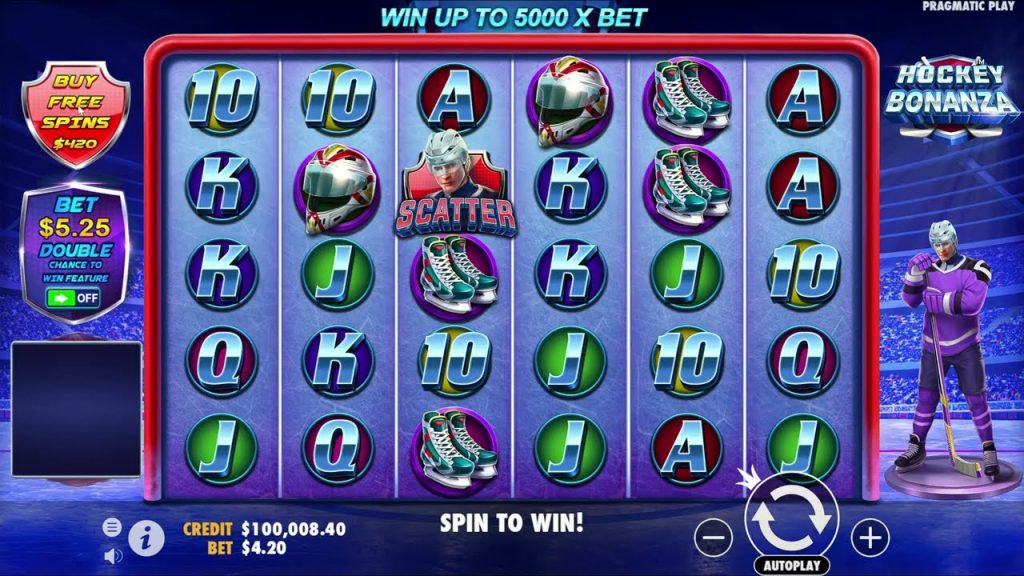Spin the reels with the circular arrows button
Screen dimensions: 1024x576
pos(791,518)
